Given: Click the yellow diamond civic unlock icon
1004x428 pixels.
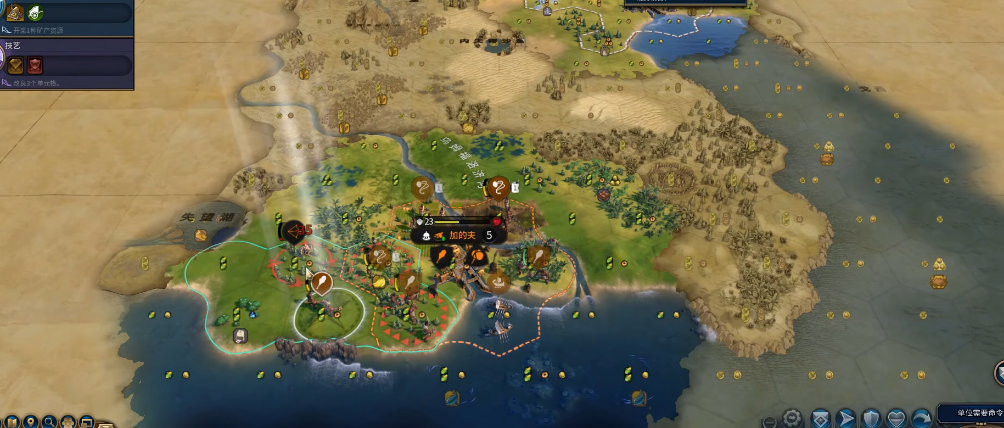Looking at the screenshot, I should point(17,66).
